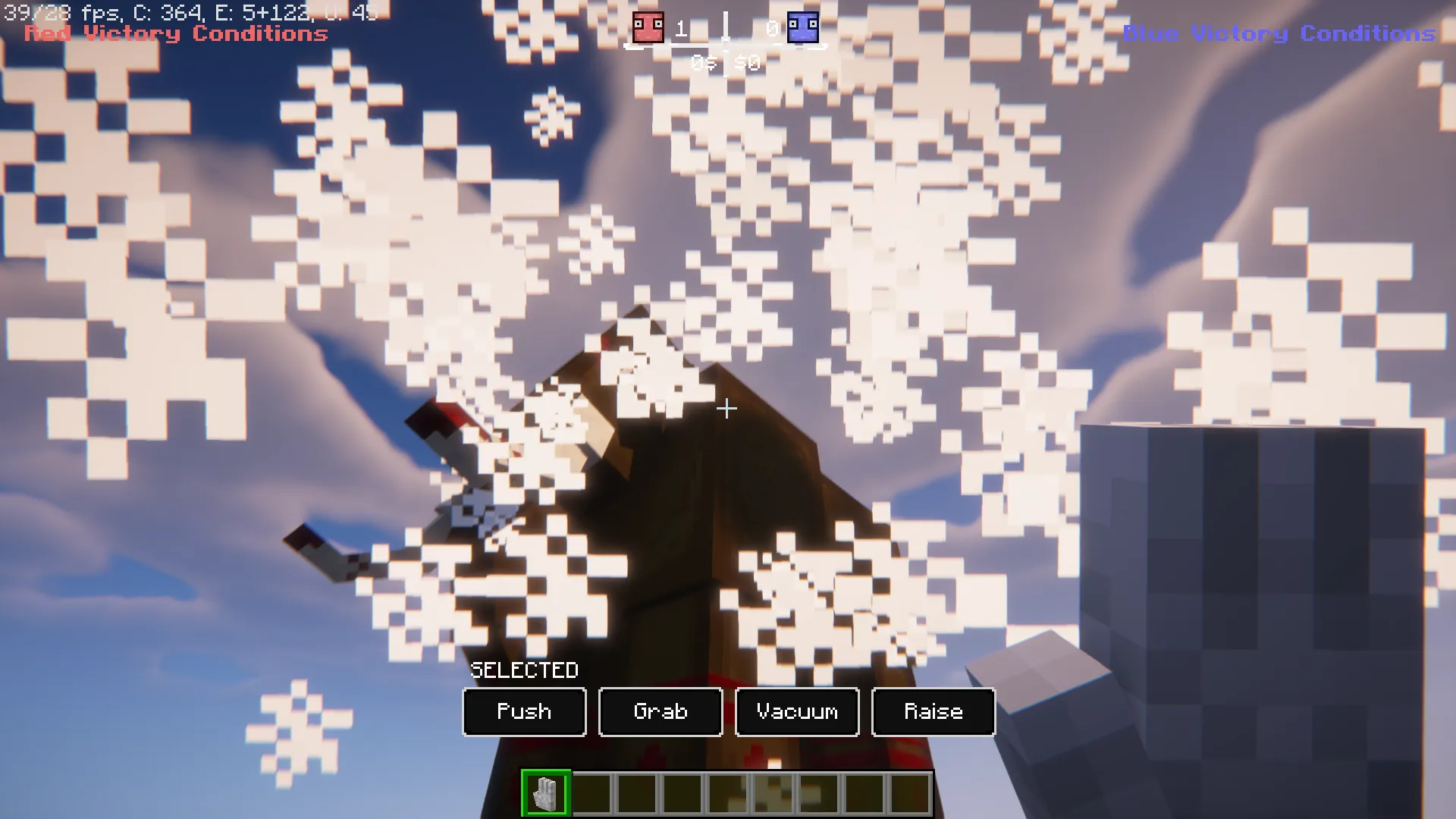
Task: Click the crosshair at screen center
Action: tap(726, 409)
